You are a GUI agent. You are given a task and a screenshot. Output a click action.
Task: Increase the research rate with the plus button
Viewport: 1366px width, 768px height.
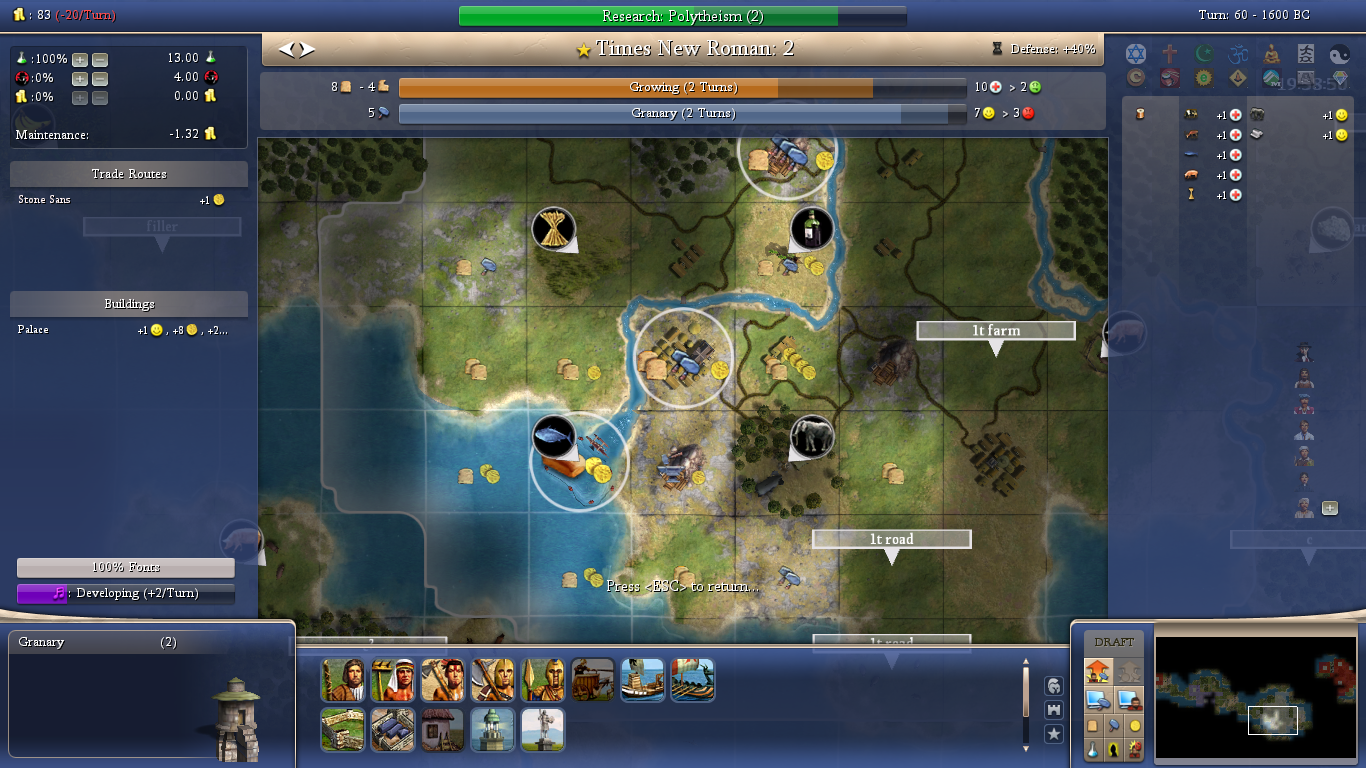pyautogui.click(x=80, y=59)
